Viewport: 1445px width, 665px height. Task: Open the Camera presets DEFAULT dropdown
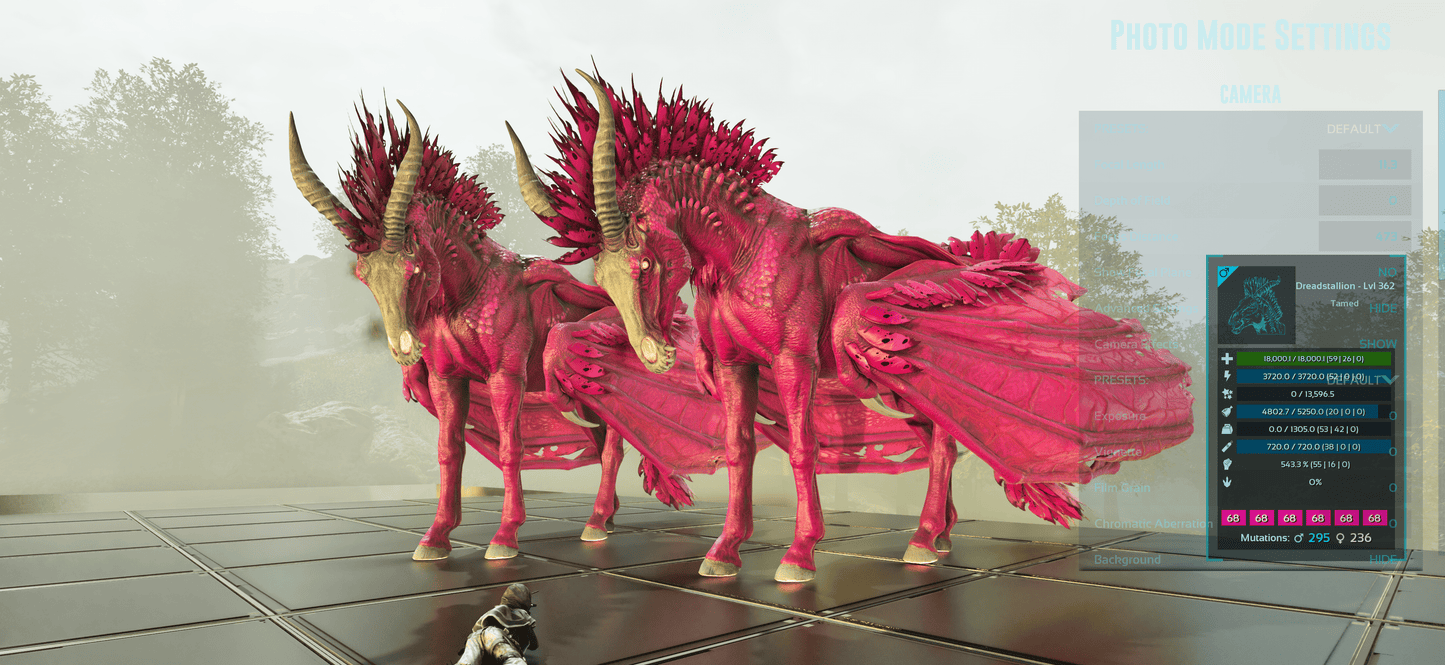pos(1362,129)
